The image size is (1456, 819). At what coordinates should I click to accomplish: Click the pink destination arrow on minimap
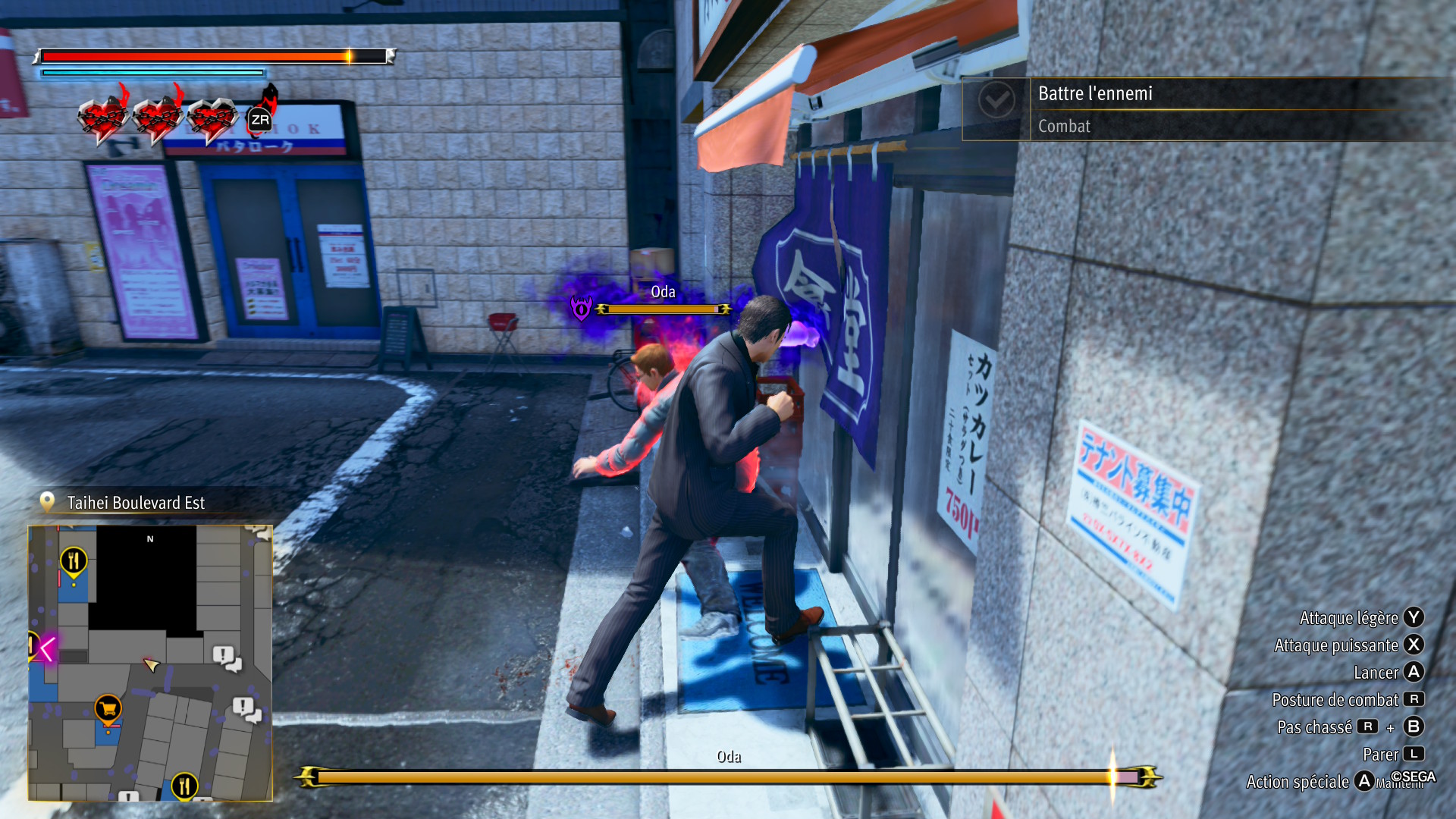pyautogui.click(x=46, y=649)
